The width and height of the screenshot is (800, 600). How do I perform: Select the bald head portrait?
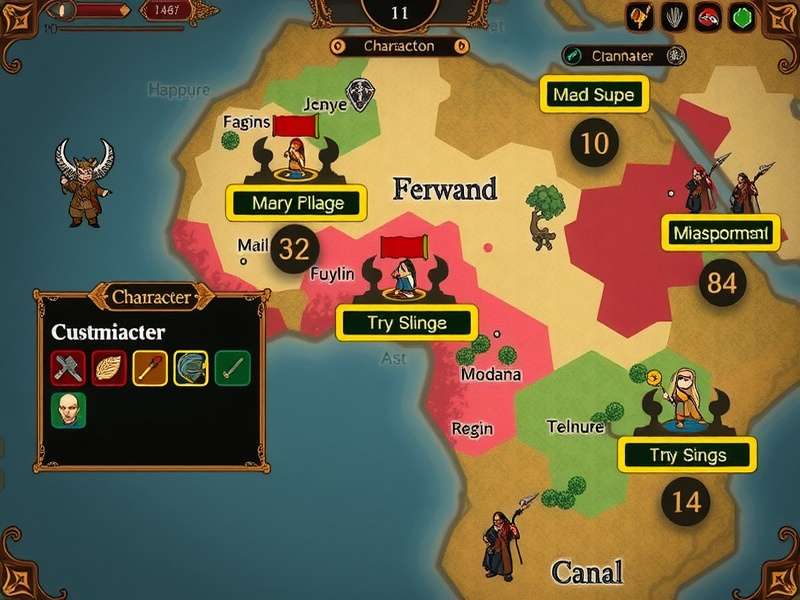68,410
